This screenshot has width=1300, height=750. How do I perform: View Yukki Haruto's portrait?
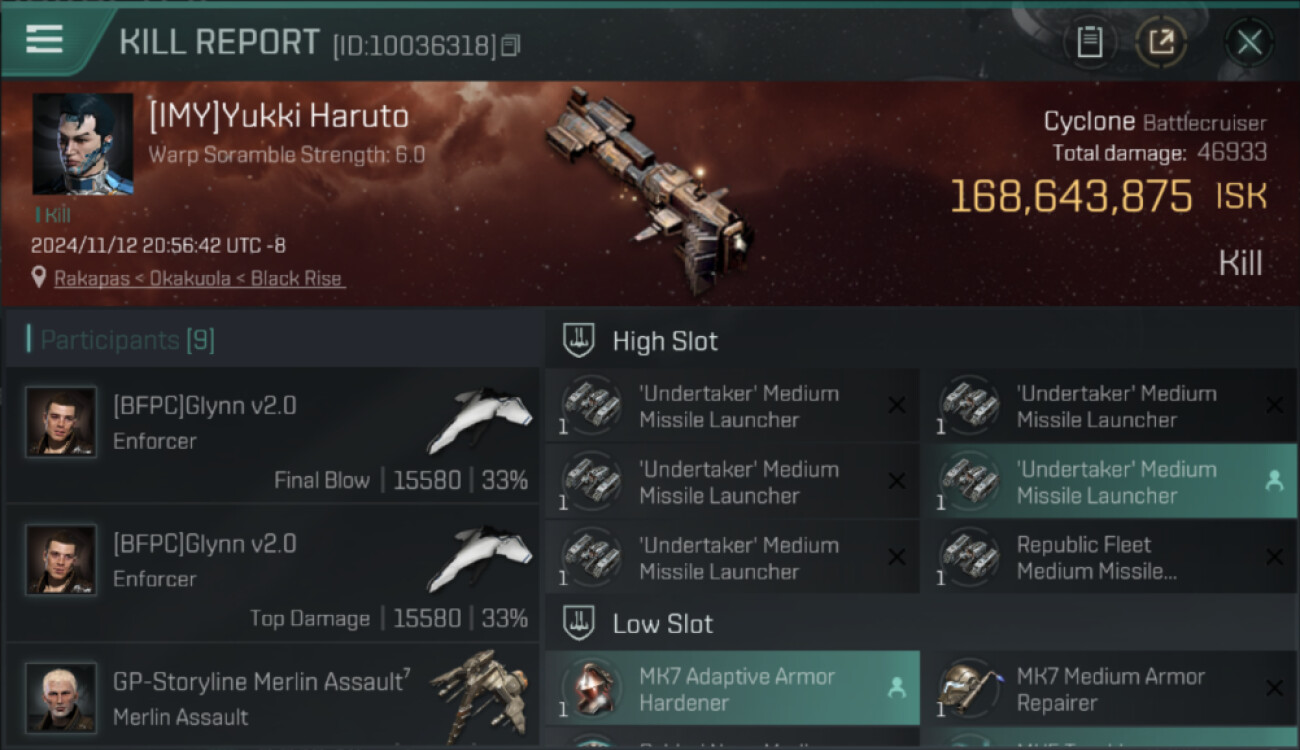point(83,144)
